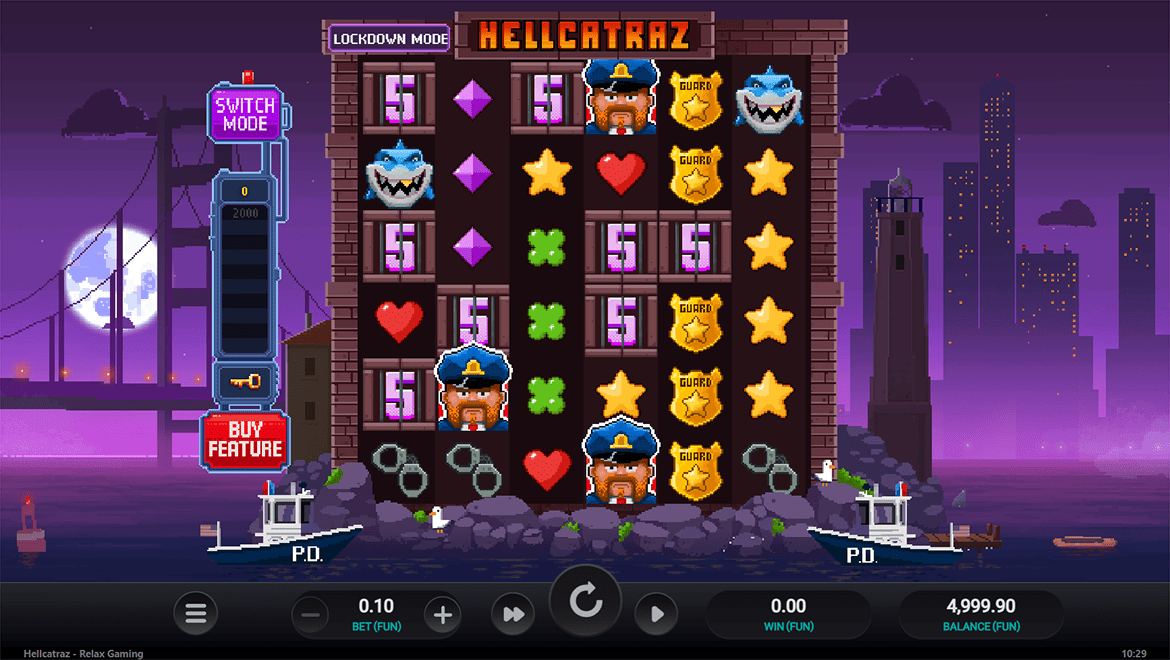
Task: Start autoplay with the play triangle button
Action: [x=656, y=614]
